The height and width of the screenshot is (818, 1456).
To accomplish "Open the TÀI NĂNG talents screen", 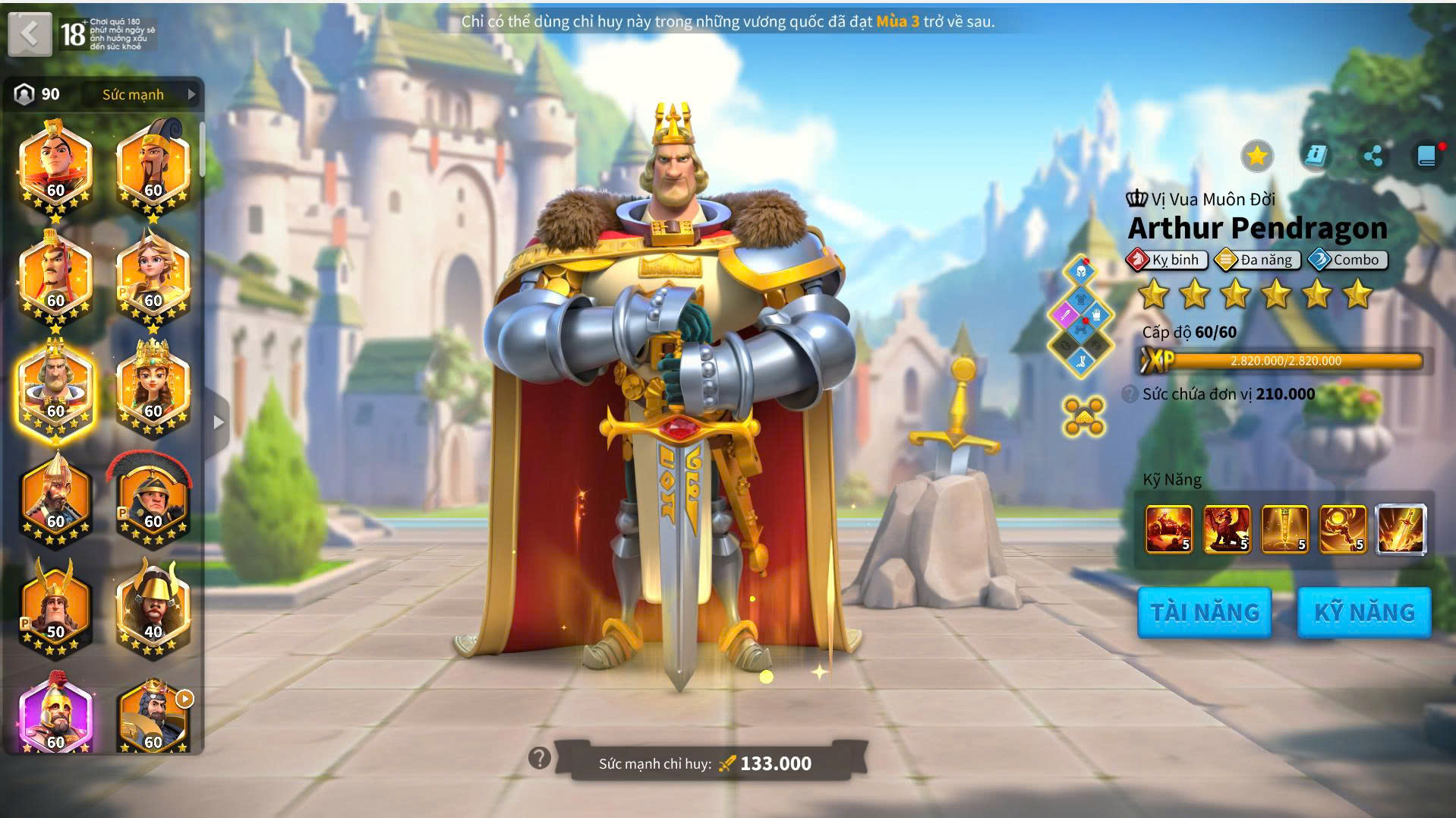I will tap(1204, 611).
